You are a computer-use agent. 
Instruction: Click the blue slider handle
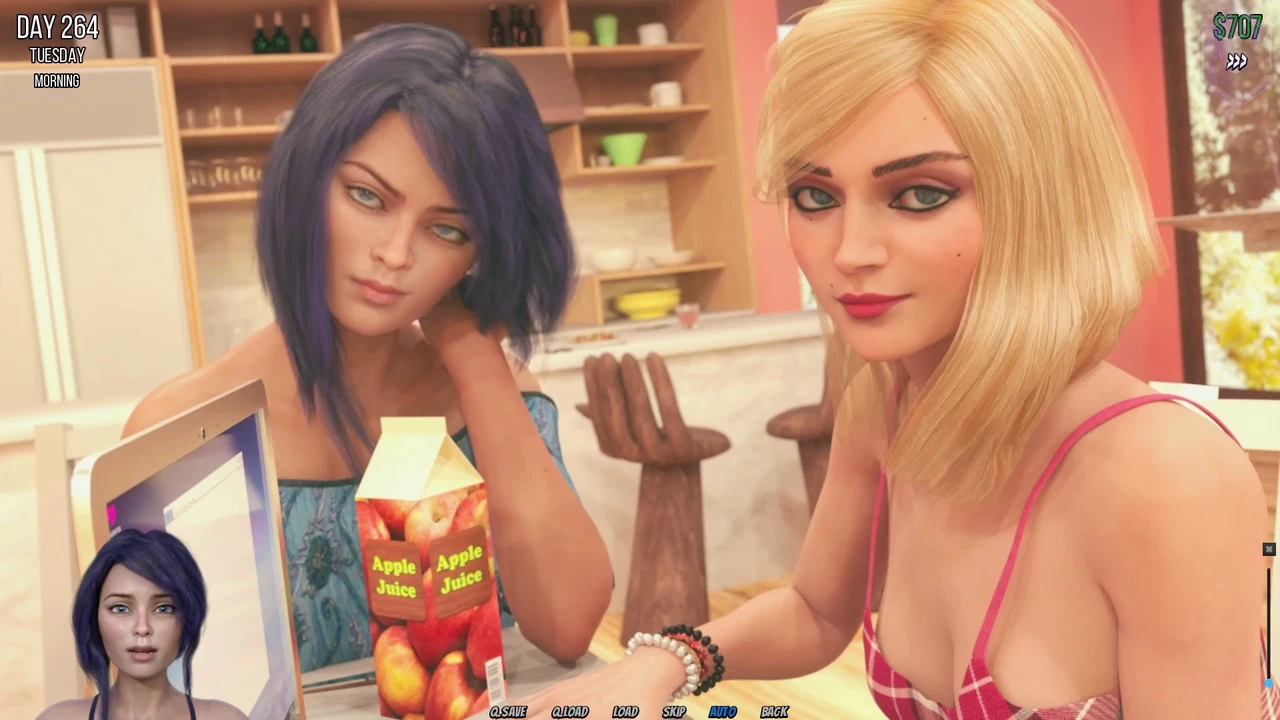click(x=1269, y=685)
